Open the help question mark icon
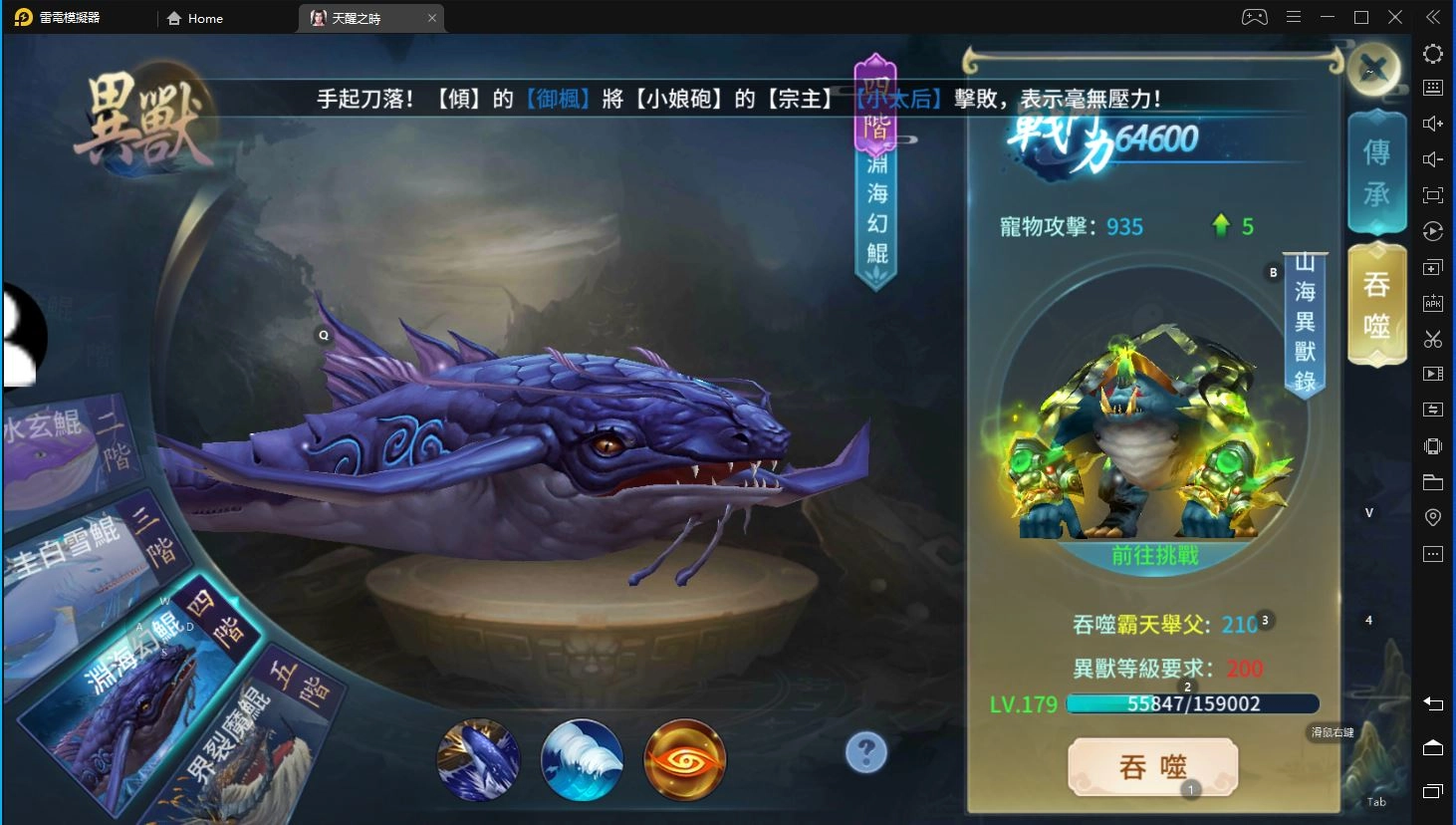 point(865,752)
